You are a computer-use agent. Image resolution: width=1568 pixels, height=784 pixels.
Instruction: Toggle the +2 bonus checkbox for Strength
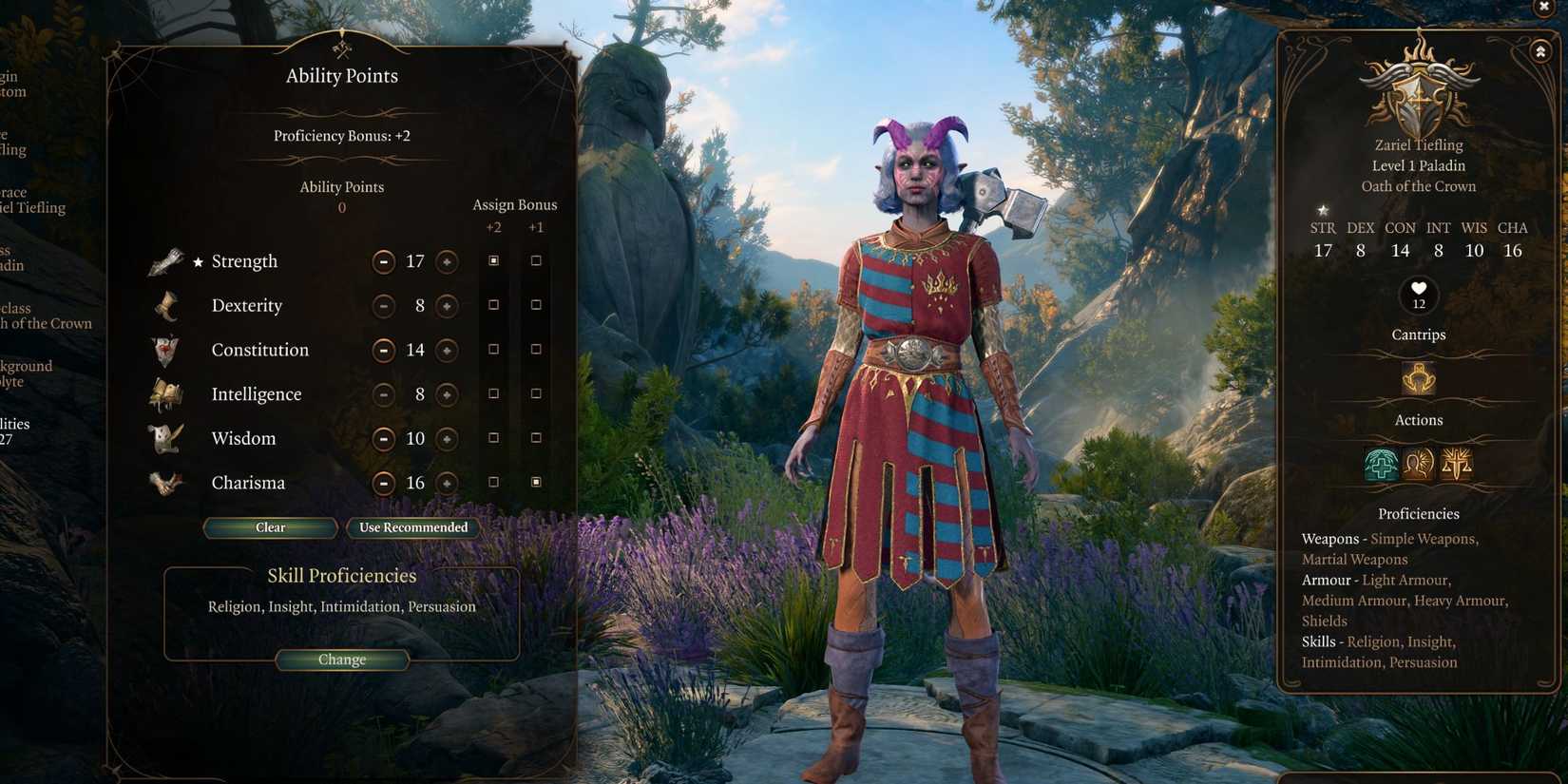[493, 260]
